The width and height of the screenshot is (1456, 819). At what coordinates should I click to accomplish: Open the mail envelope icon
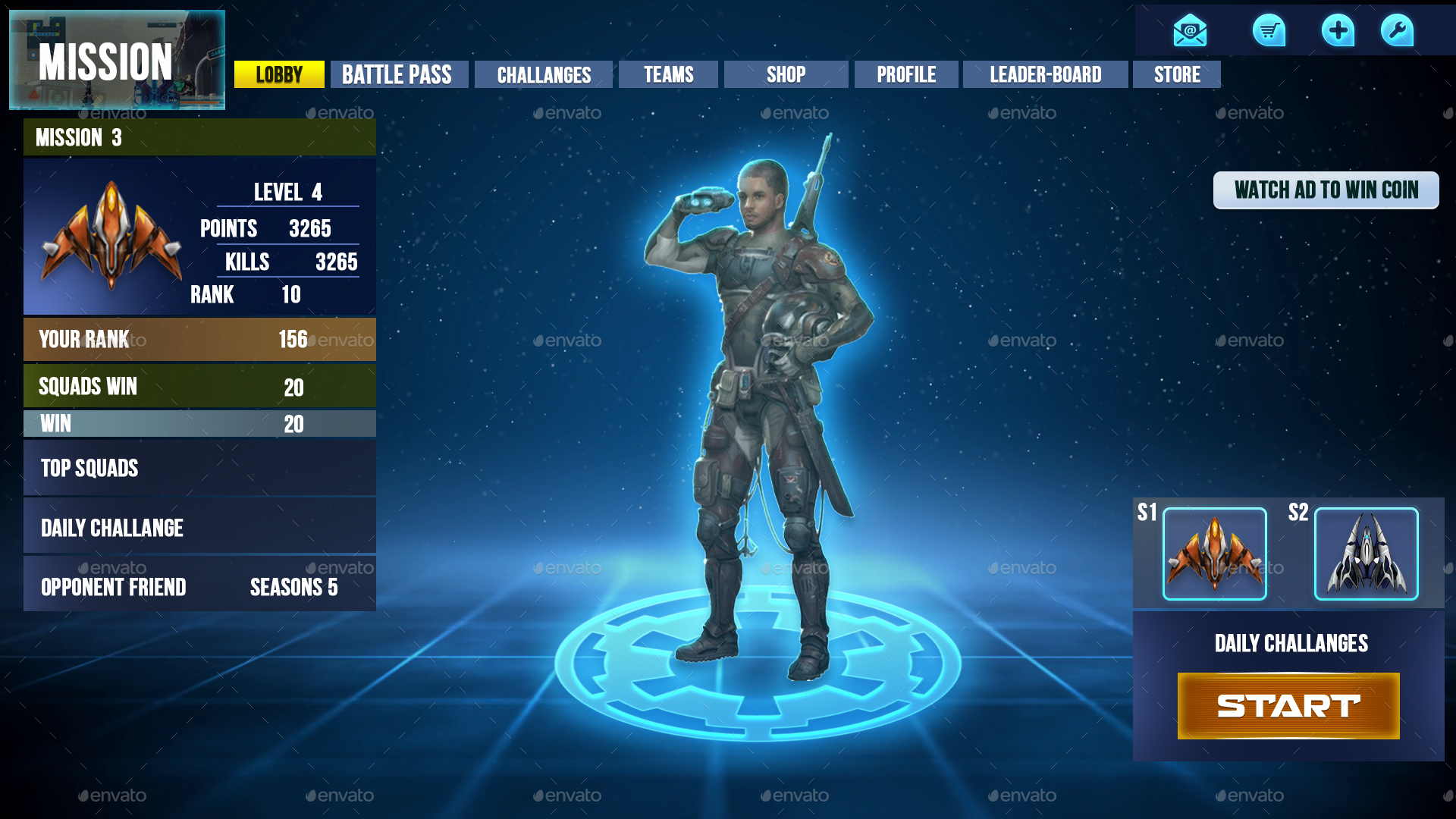click(x=1190, y=31)
